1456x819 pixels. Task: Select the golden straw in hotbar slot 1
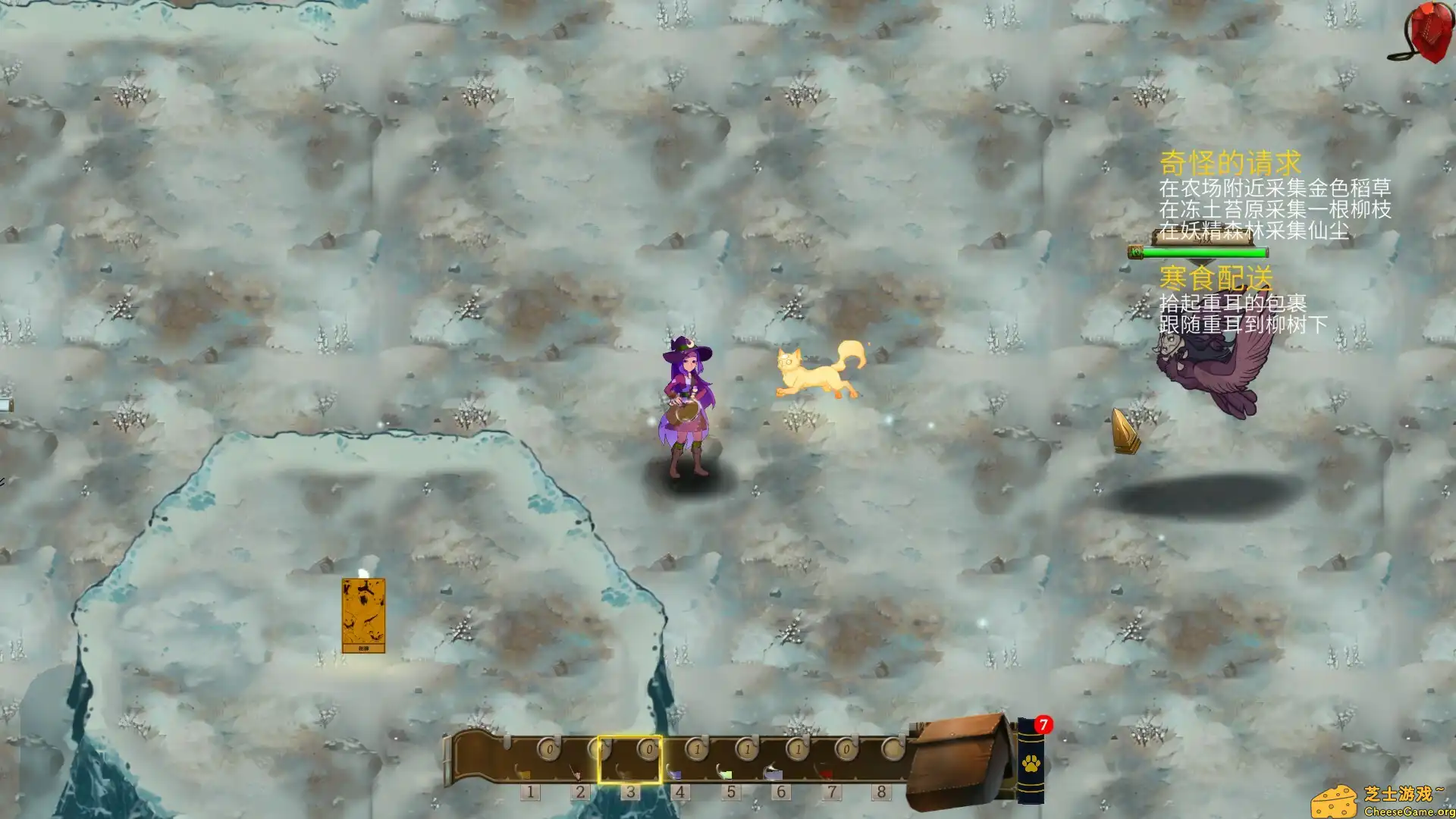[532, 766]
